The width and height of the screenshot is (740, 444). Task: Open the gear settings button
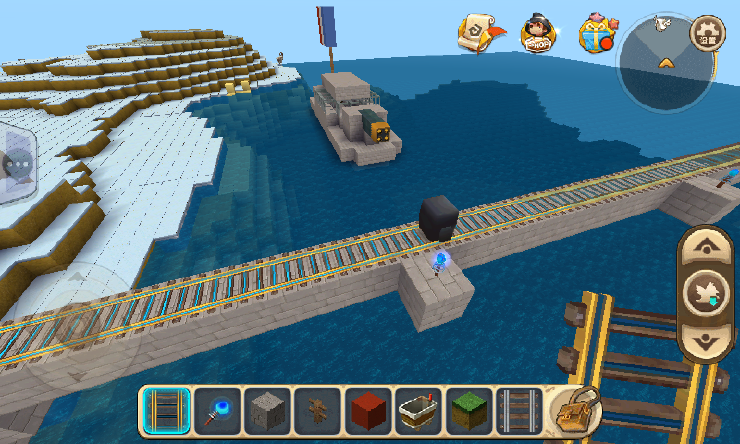[x=709, y=32]
